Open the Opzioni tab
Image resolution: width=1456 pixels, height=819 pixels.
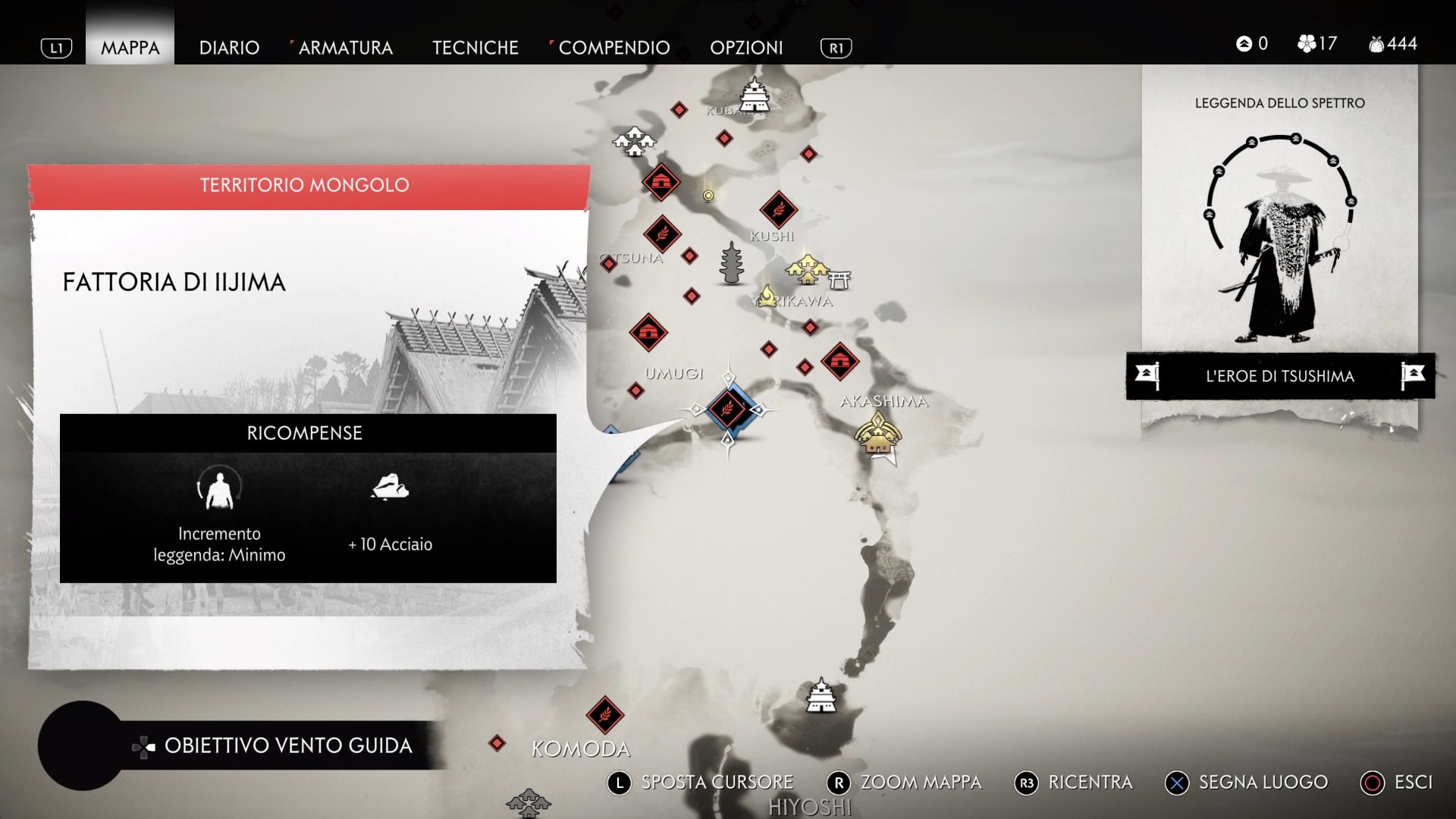pyautogui.click(x=746, y=48)
